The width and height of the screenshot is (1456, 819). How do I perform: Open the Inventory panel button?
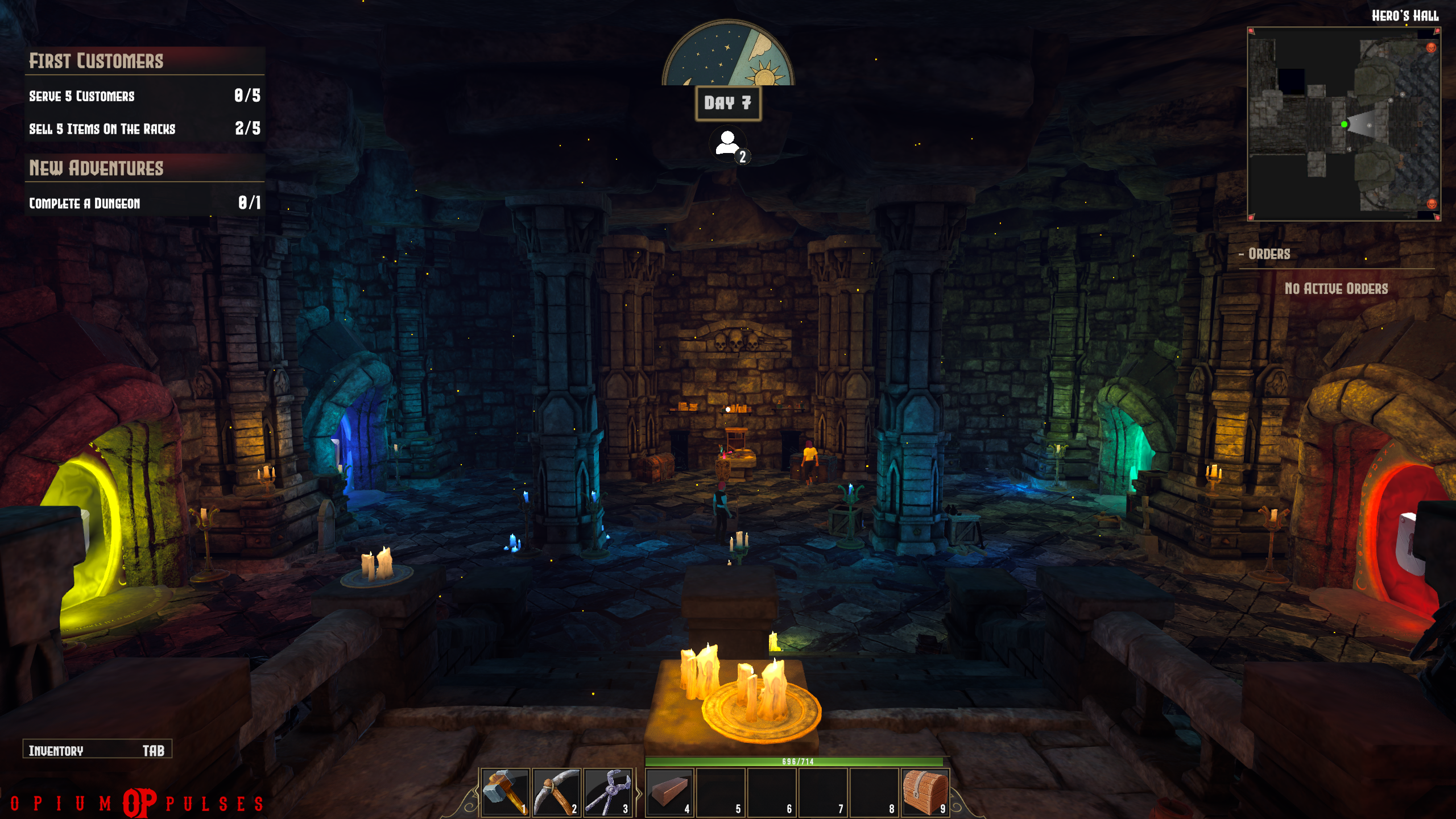pos(97,750)
